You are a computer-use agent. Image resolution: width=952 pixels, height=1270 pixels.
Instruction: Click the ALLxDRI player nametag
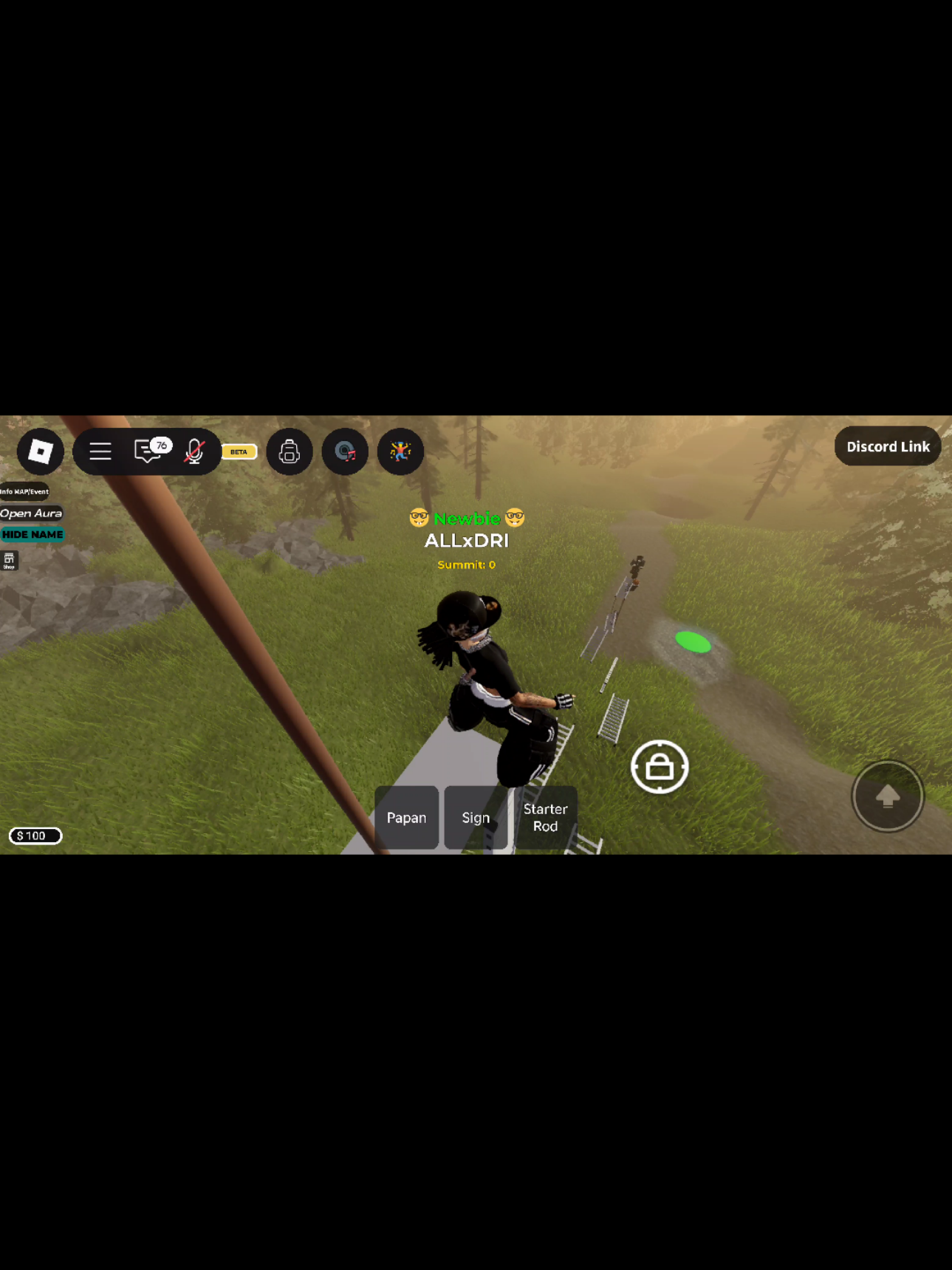(x=466, y=541)
